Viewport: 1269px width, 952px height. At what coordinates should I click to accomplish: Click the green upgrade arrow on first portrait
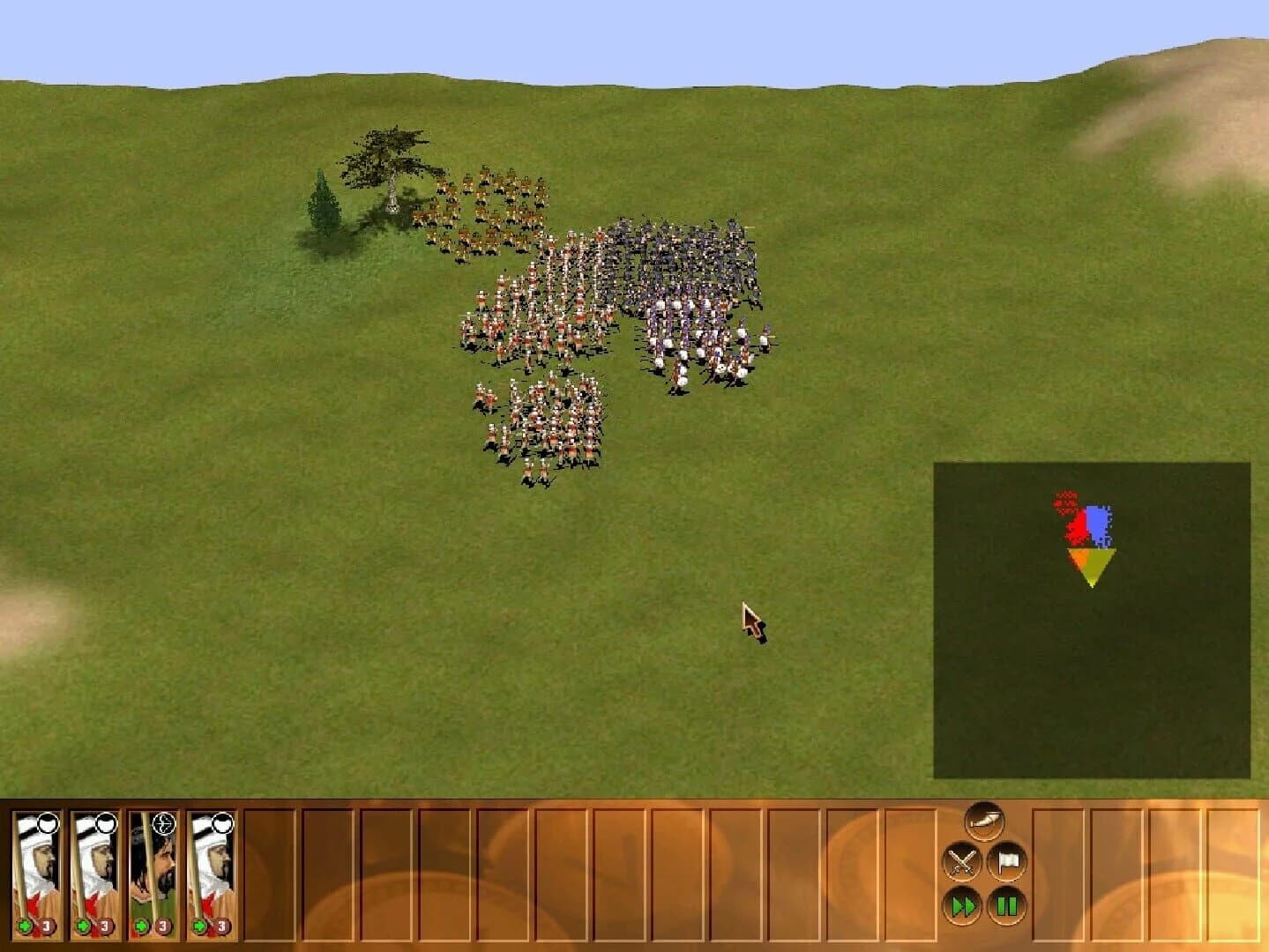pos(25,926)
